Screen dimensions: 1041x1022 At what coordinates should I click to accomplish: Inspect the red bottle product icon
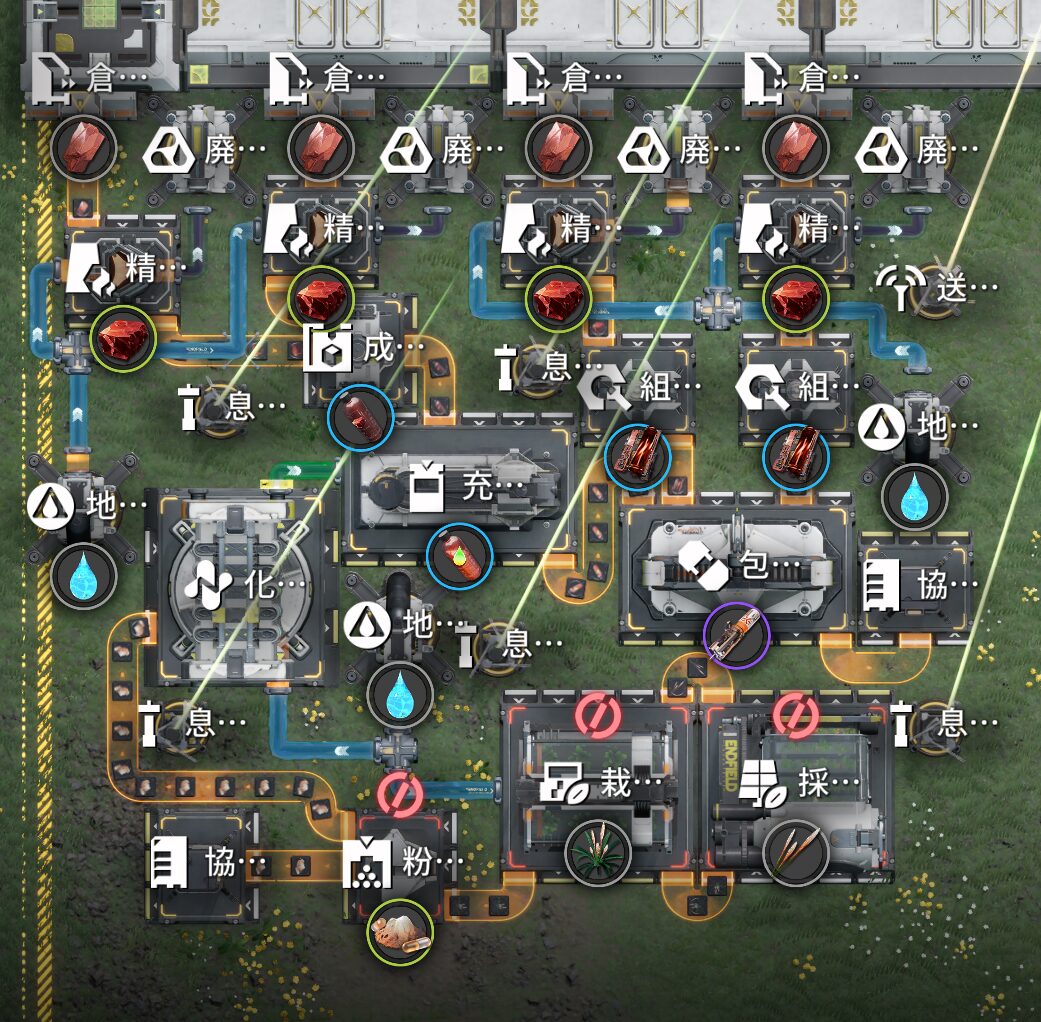click(360, 418)
